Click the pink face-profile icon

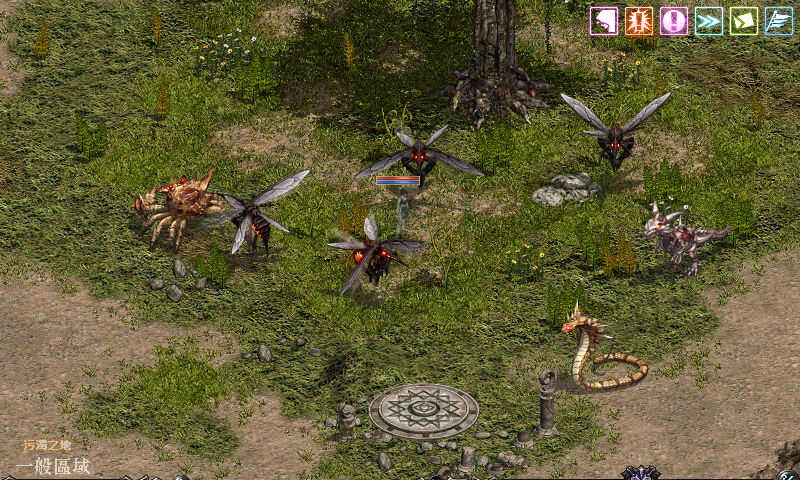604,21
